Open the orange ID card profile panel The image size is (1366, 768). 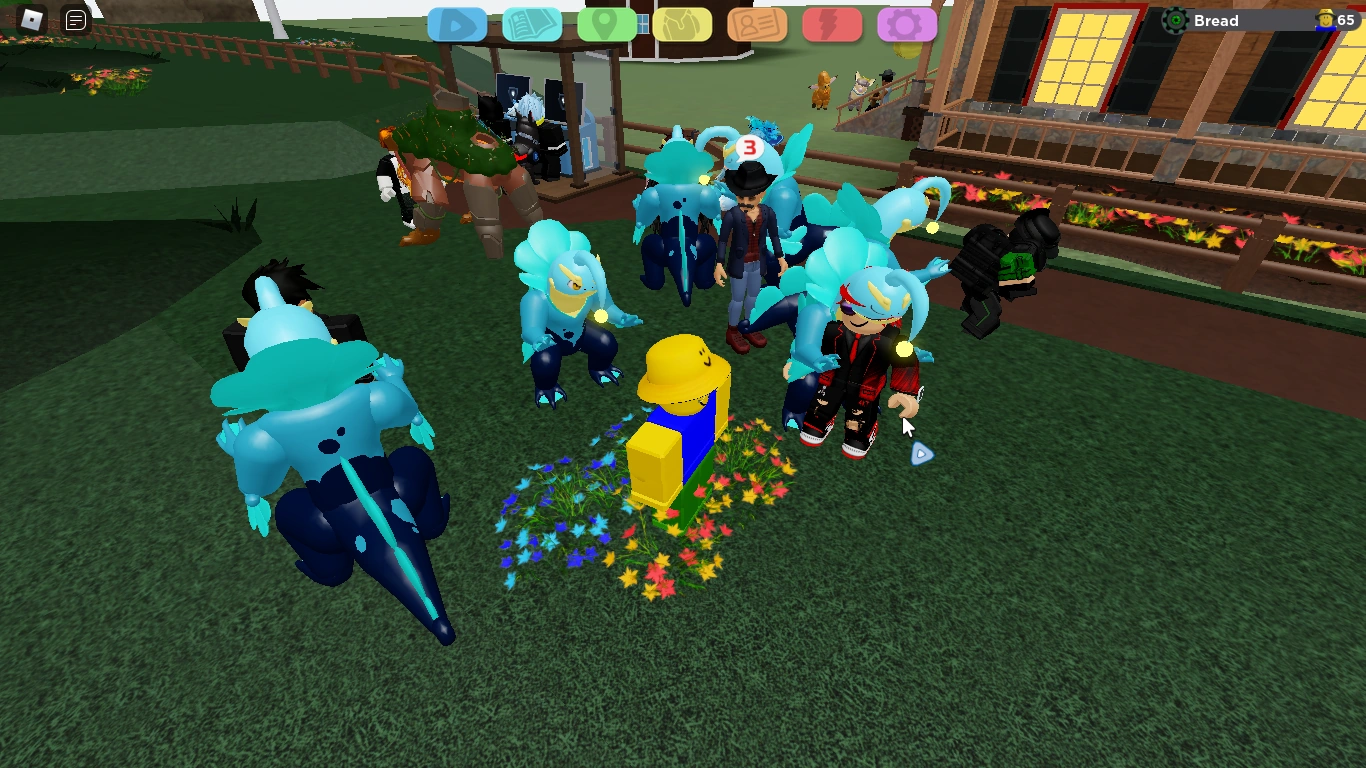[757, 21]
